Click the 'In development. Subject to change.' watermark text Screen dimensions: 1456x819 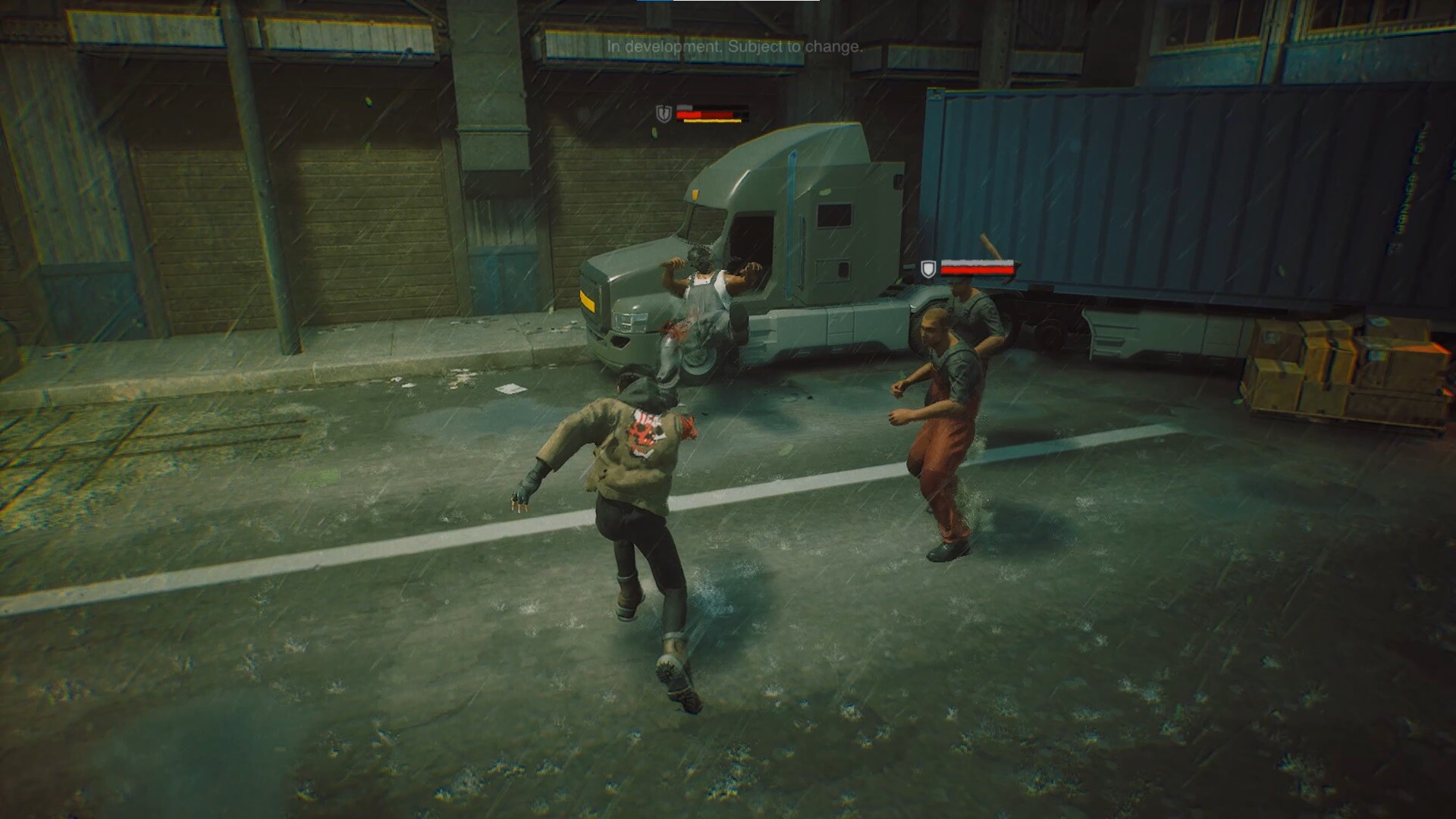coord(734,47)
